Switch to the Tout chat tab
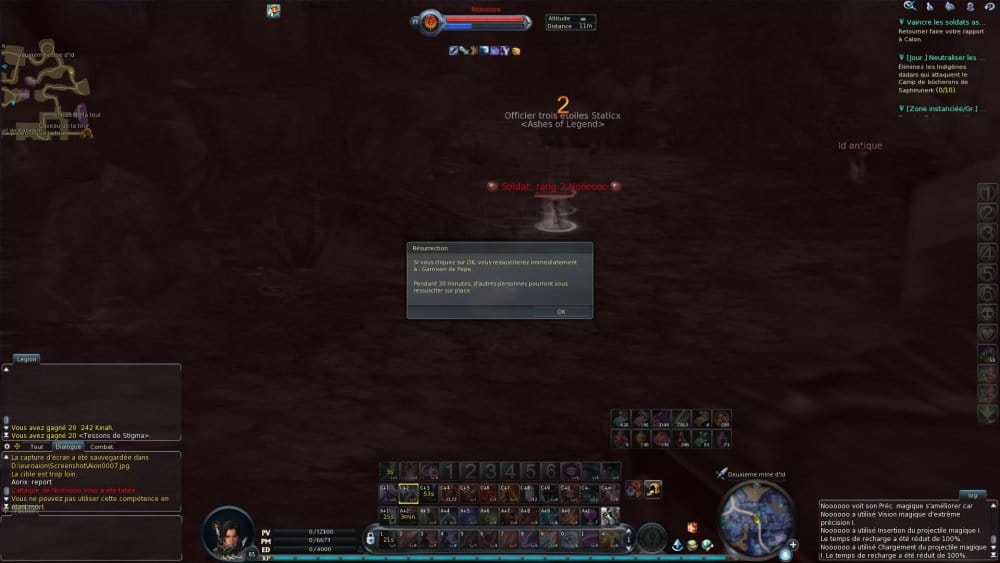 [x=37, y=446]
